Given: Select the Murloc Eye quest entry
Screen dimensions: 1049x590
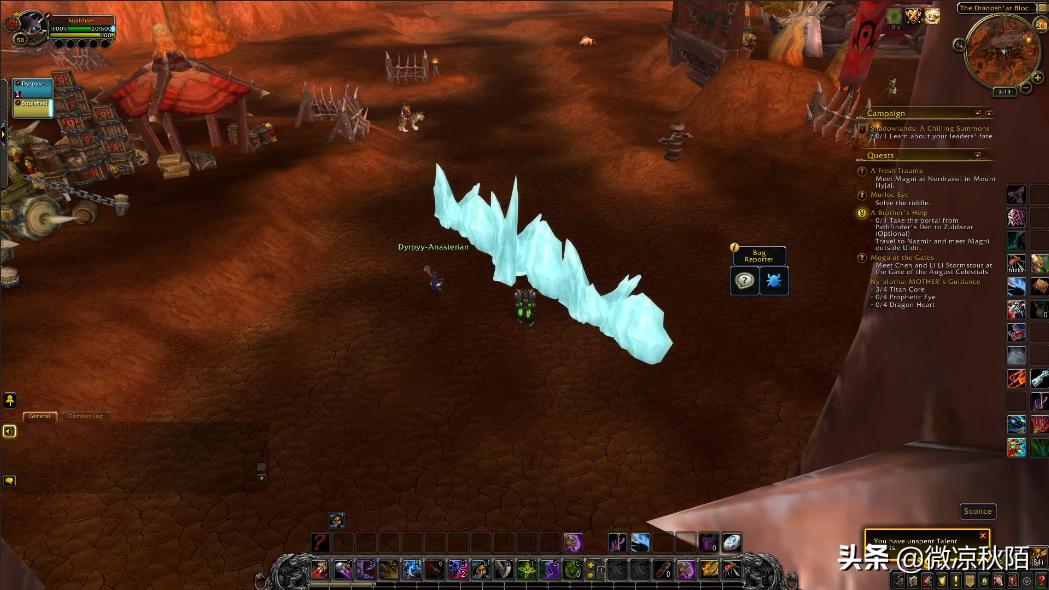Looking at the screenshot, I should pos(890,194).
